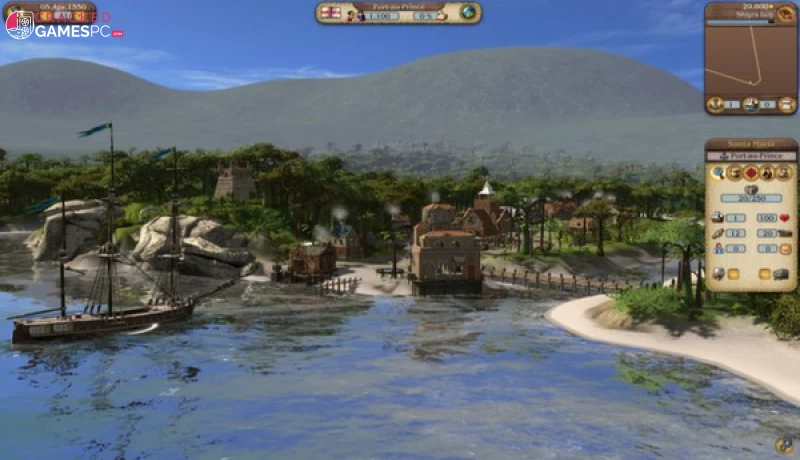This screenshot has width=800, height=460.
Task: Open the red compass rose button
Action: coord(751,173)
